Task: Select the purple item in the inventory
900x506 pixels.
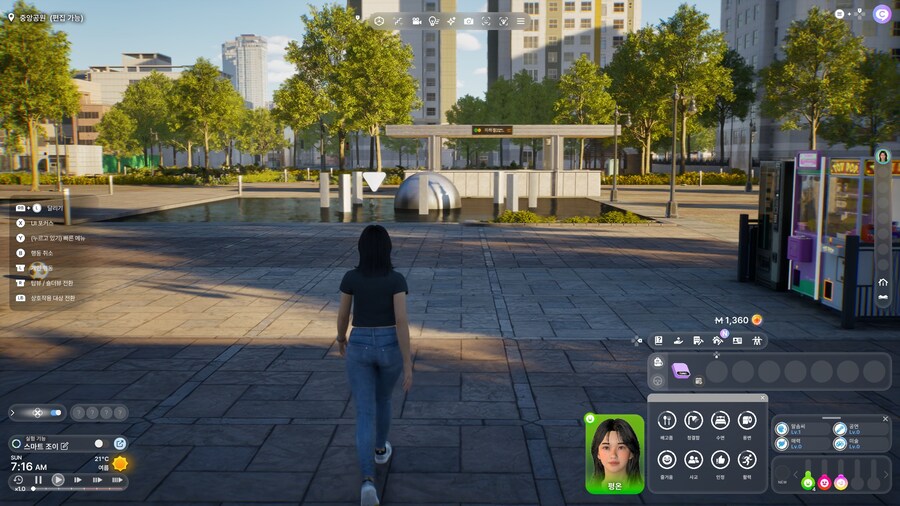Action: pyautogui.click(x=681, y=371)
